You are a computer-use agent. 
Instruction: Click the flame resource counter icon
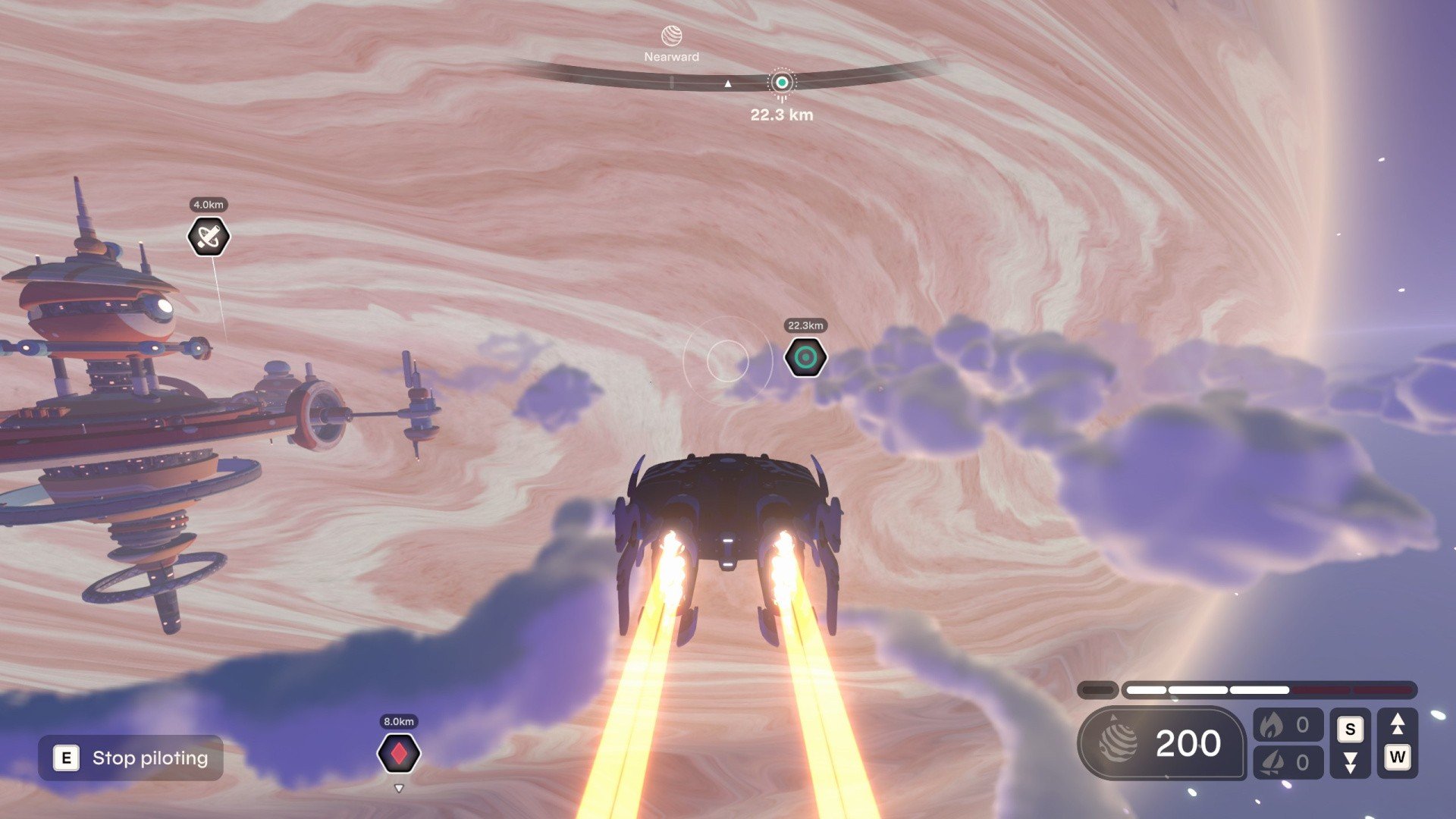[x=1273, y=724]
